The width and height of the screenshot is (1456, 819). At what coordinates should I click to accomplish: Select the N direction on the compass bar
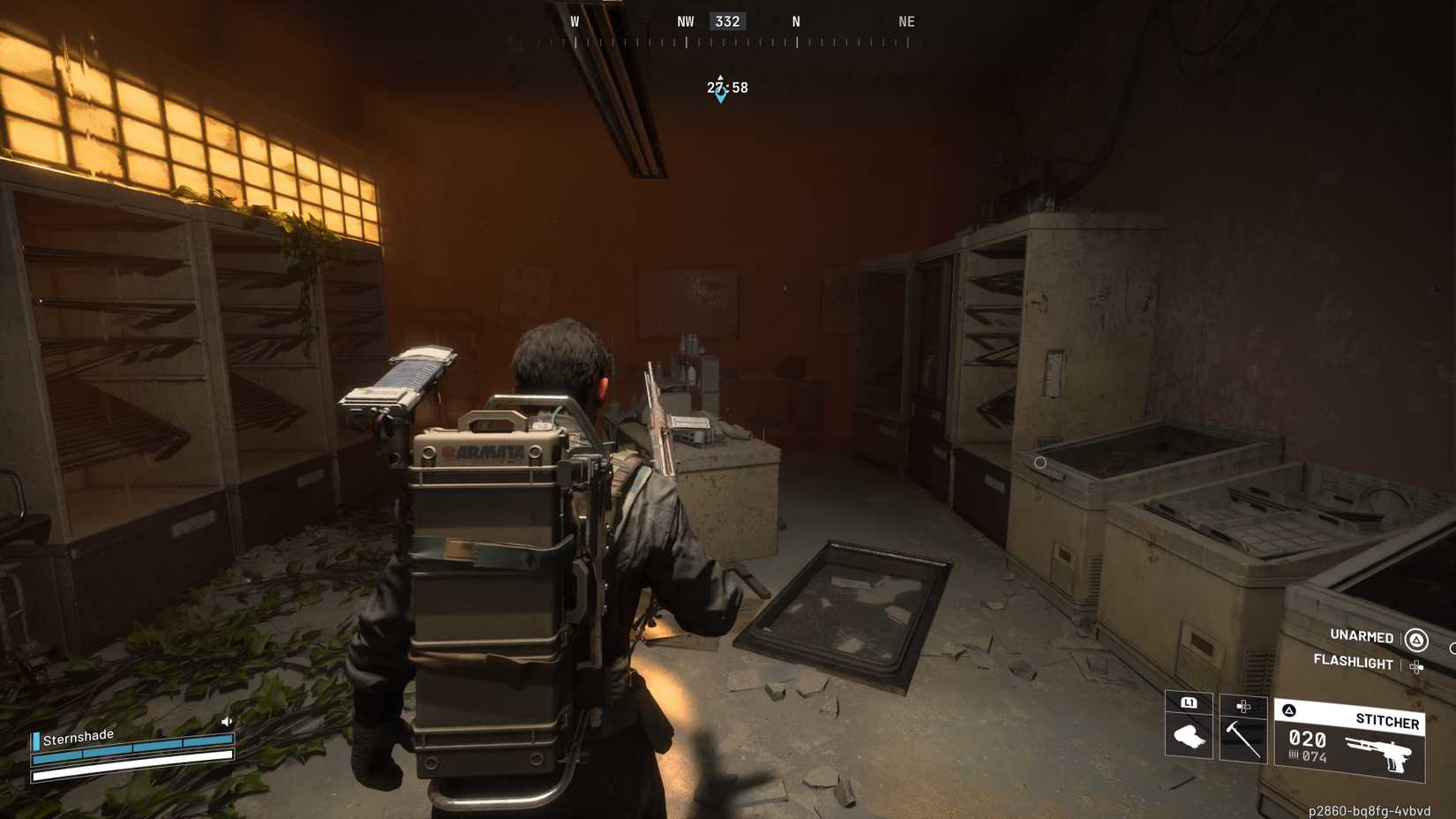point(795,20)
